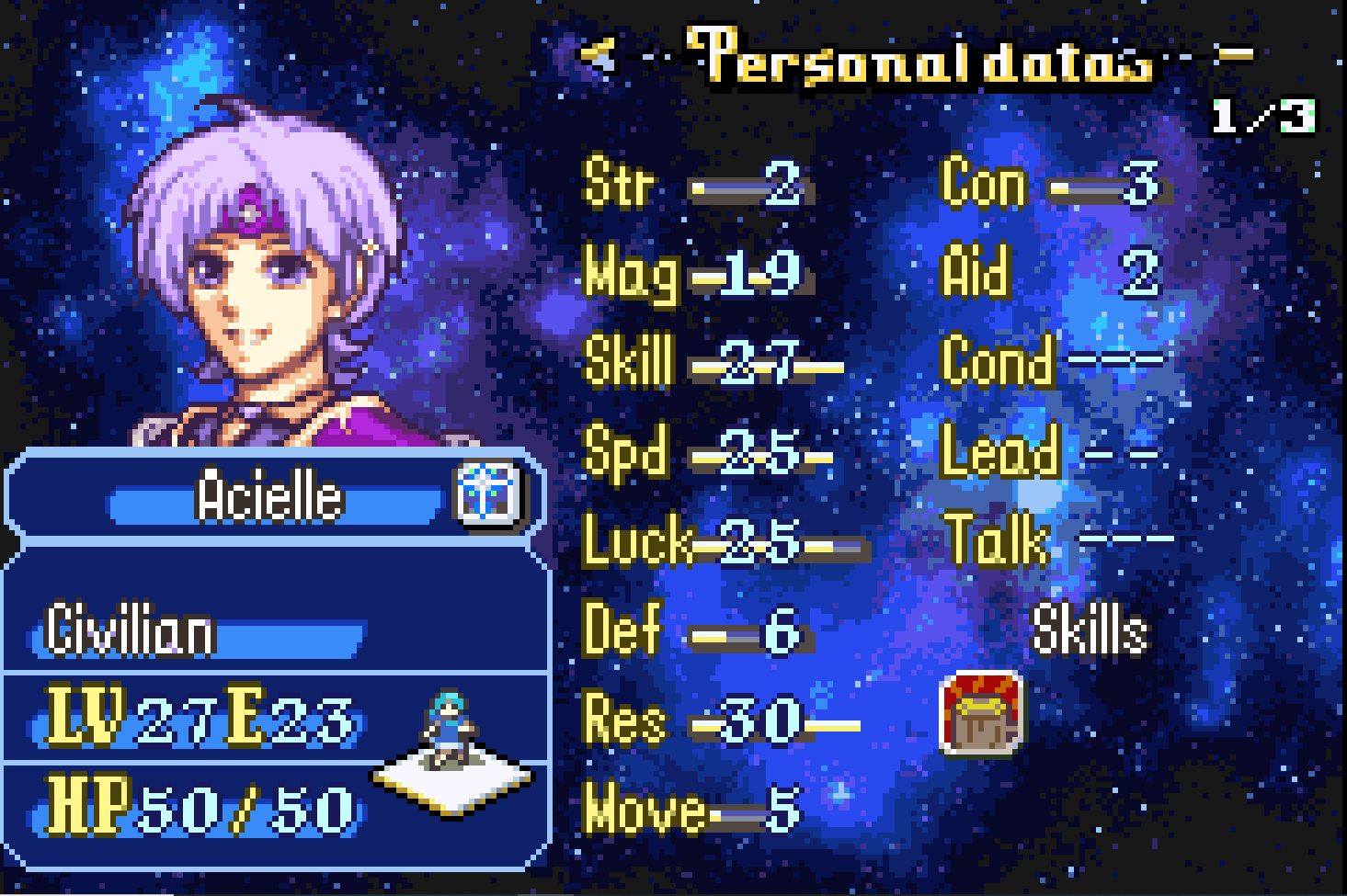The image size is (1347, 896).
Task: Click the Acielle name plate
Action: [x=269, y=497]
